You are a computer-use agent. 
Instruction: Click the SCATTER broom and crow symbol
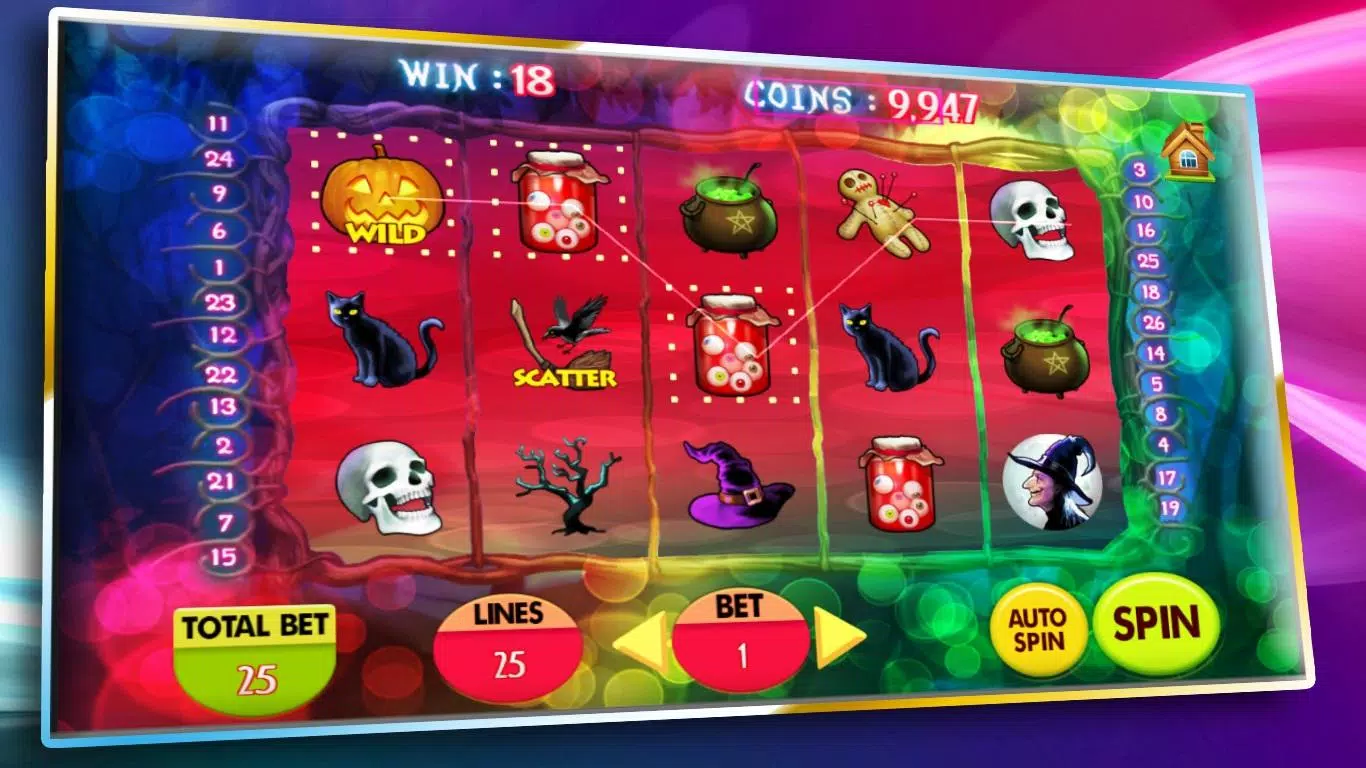[x=566, y=343]
